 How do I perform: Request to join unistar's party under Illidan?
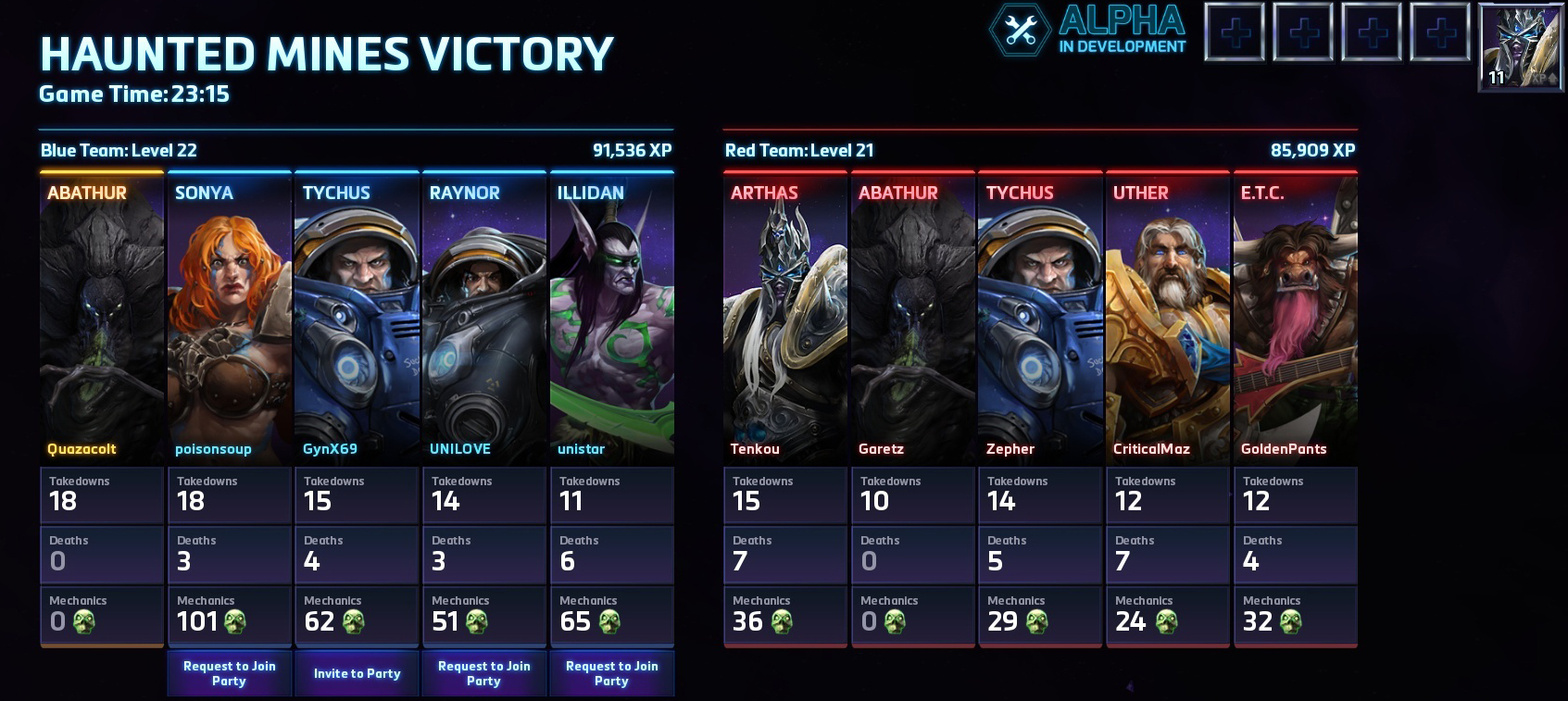tap(611, 673)
